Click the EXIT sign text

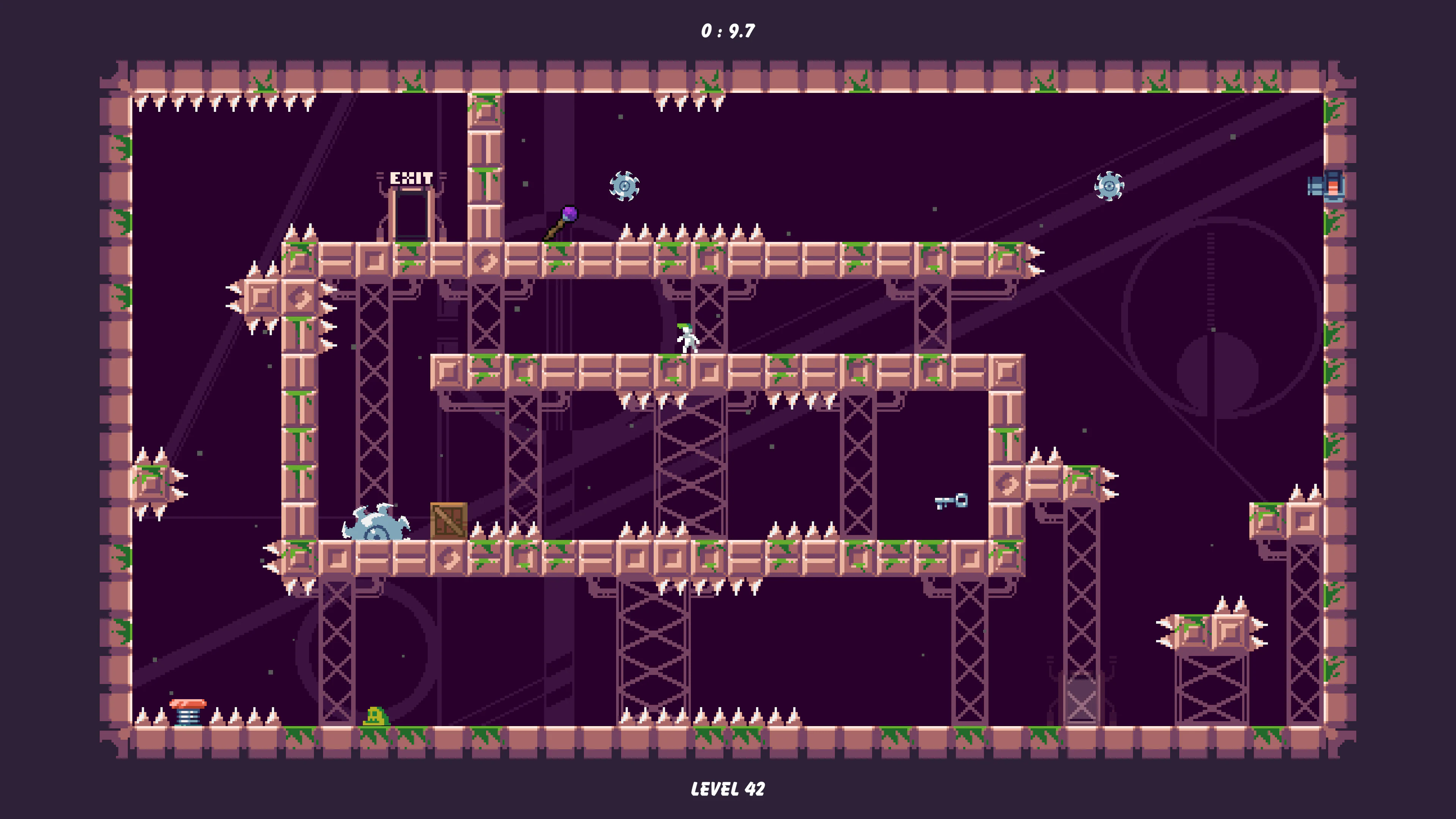[412, 179]
